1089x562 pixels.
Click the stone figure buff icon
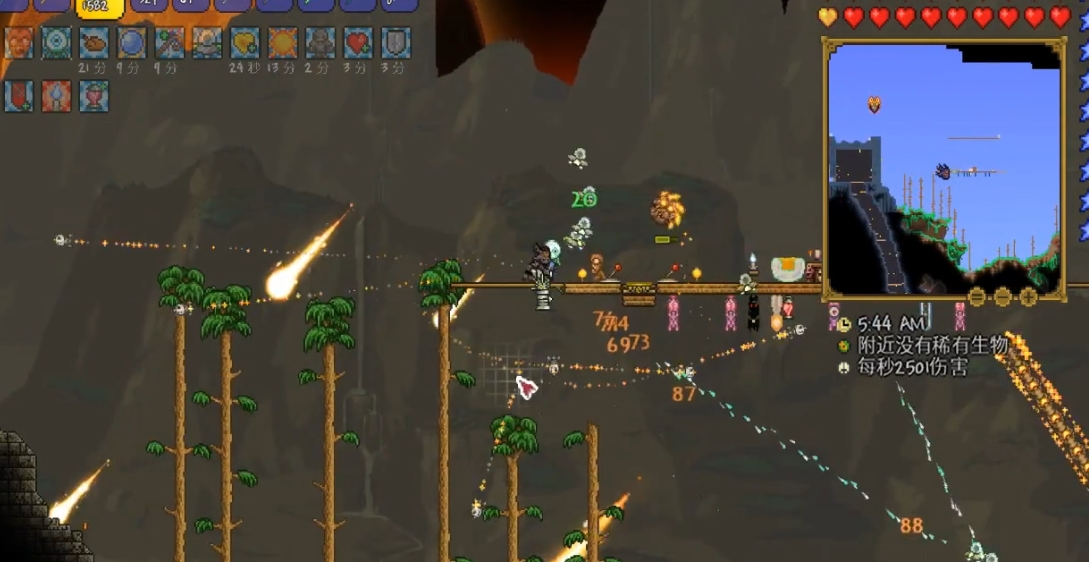(x=320, y=43)
